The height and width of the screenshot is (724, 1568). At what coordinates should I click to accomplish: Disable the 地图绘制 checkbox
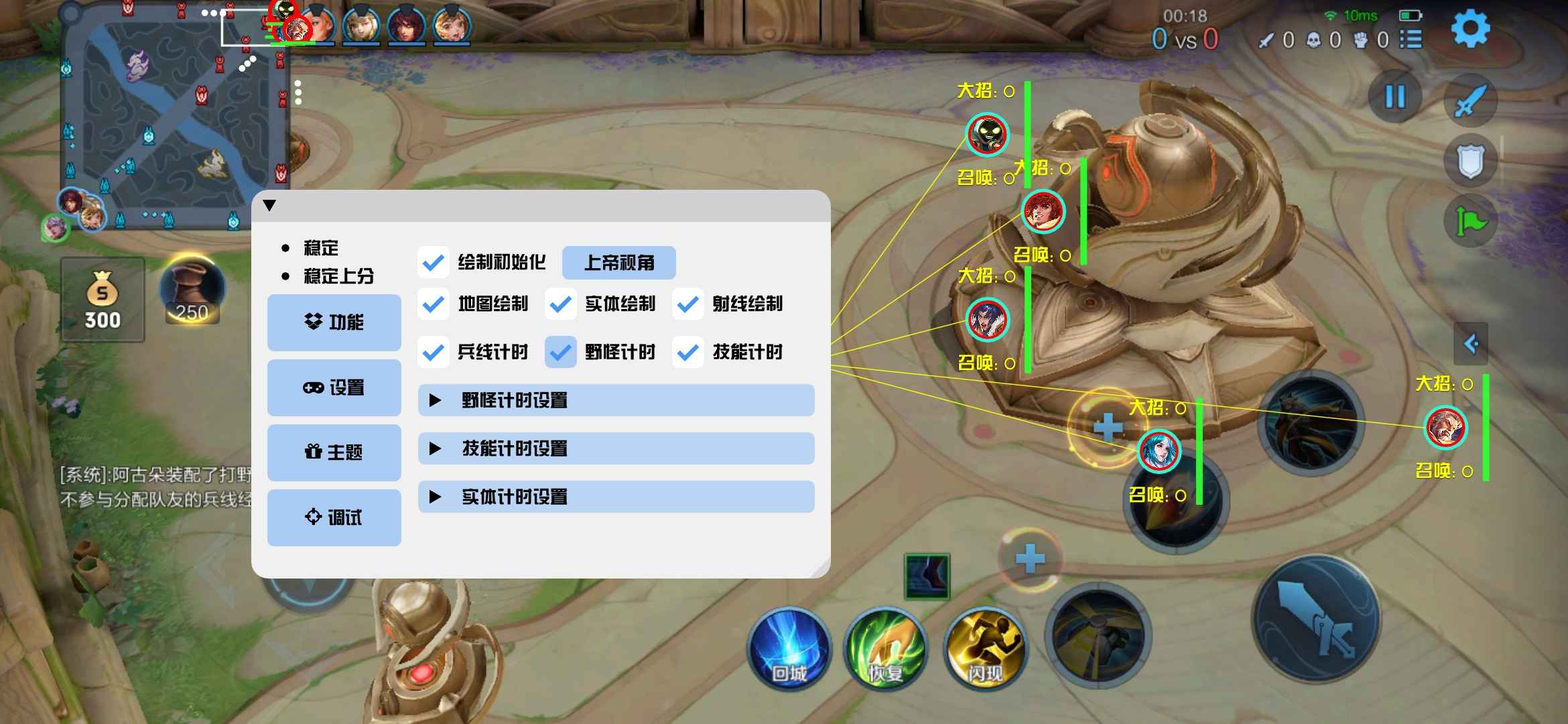(x=434, y=304)
